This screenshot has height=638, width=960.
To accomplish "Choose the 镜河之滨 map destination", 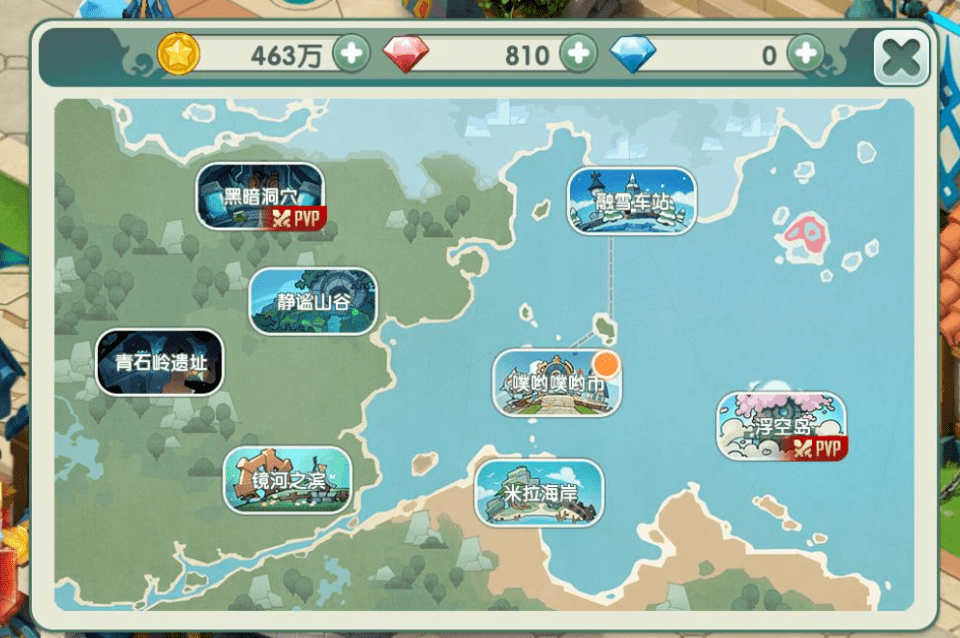I will click(x=288, y=479).
